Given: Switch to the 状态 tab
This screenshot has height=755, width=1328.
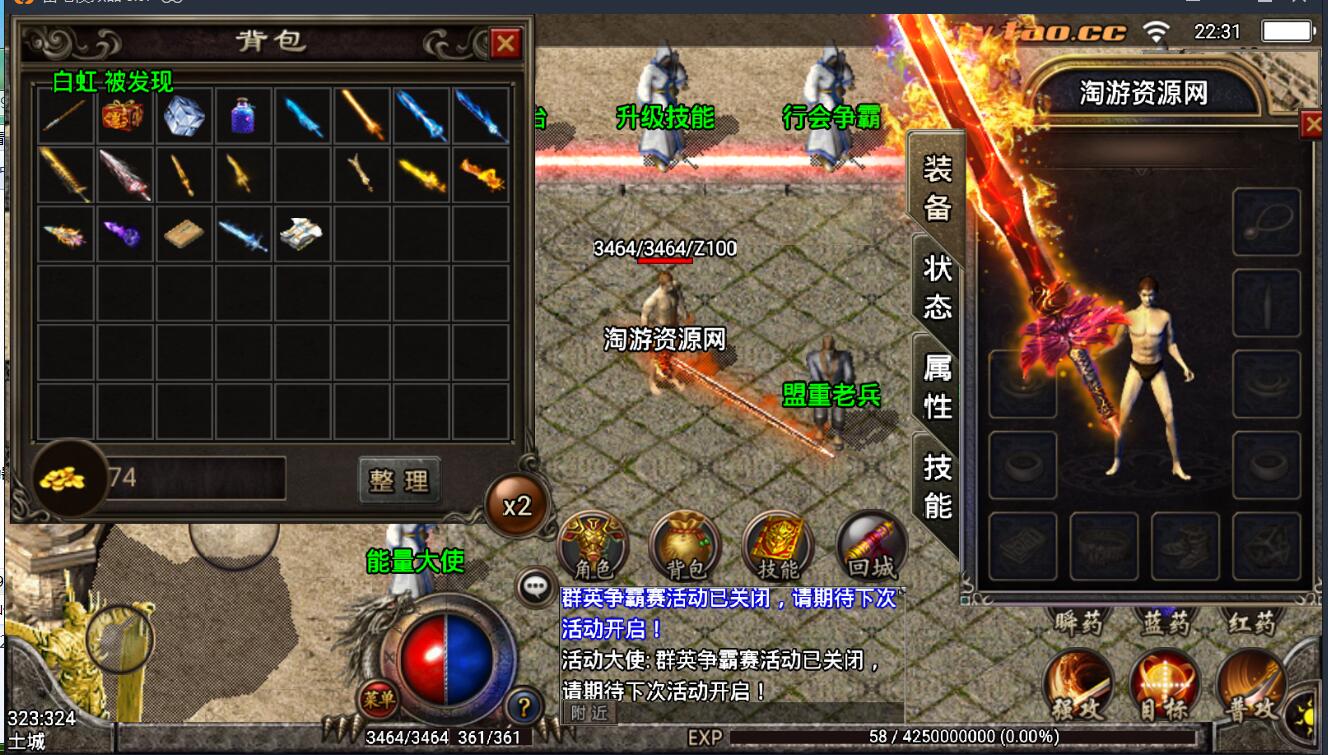Looking at the screenshot, I should point(937,285).
